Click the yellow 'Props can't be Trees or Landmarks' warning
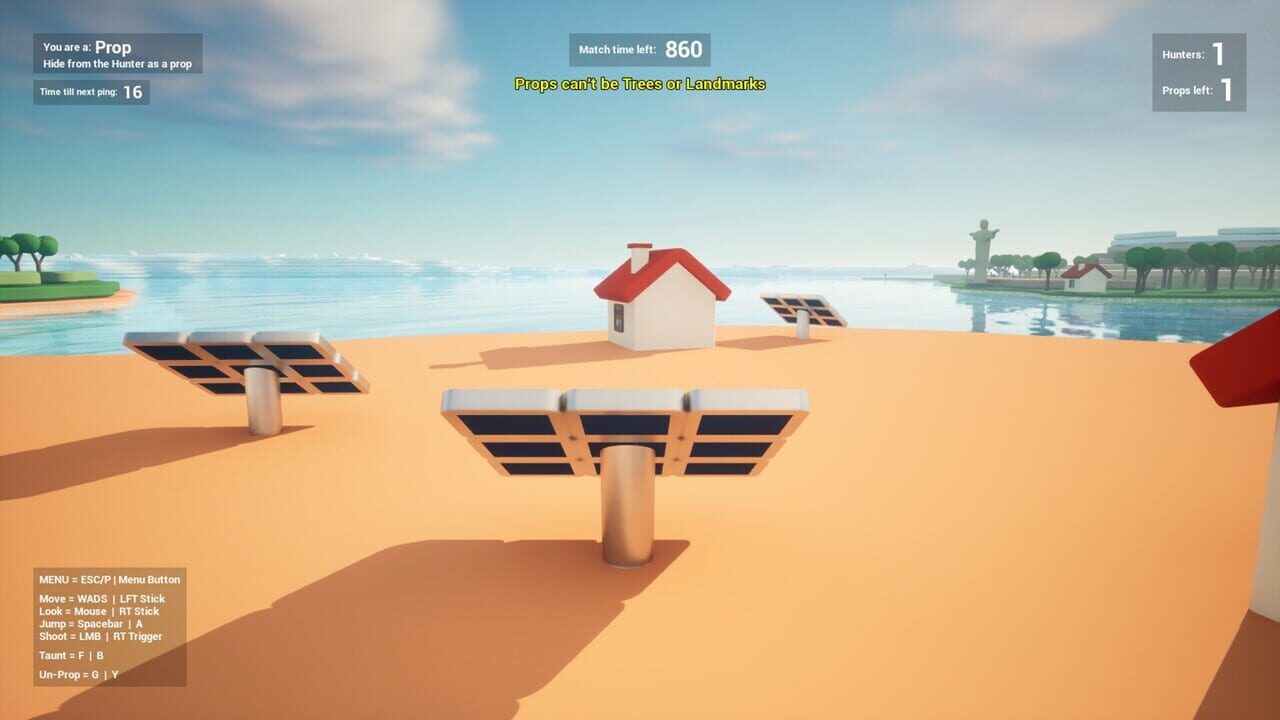 coord(639,85)
